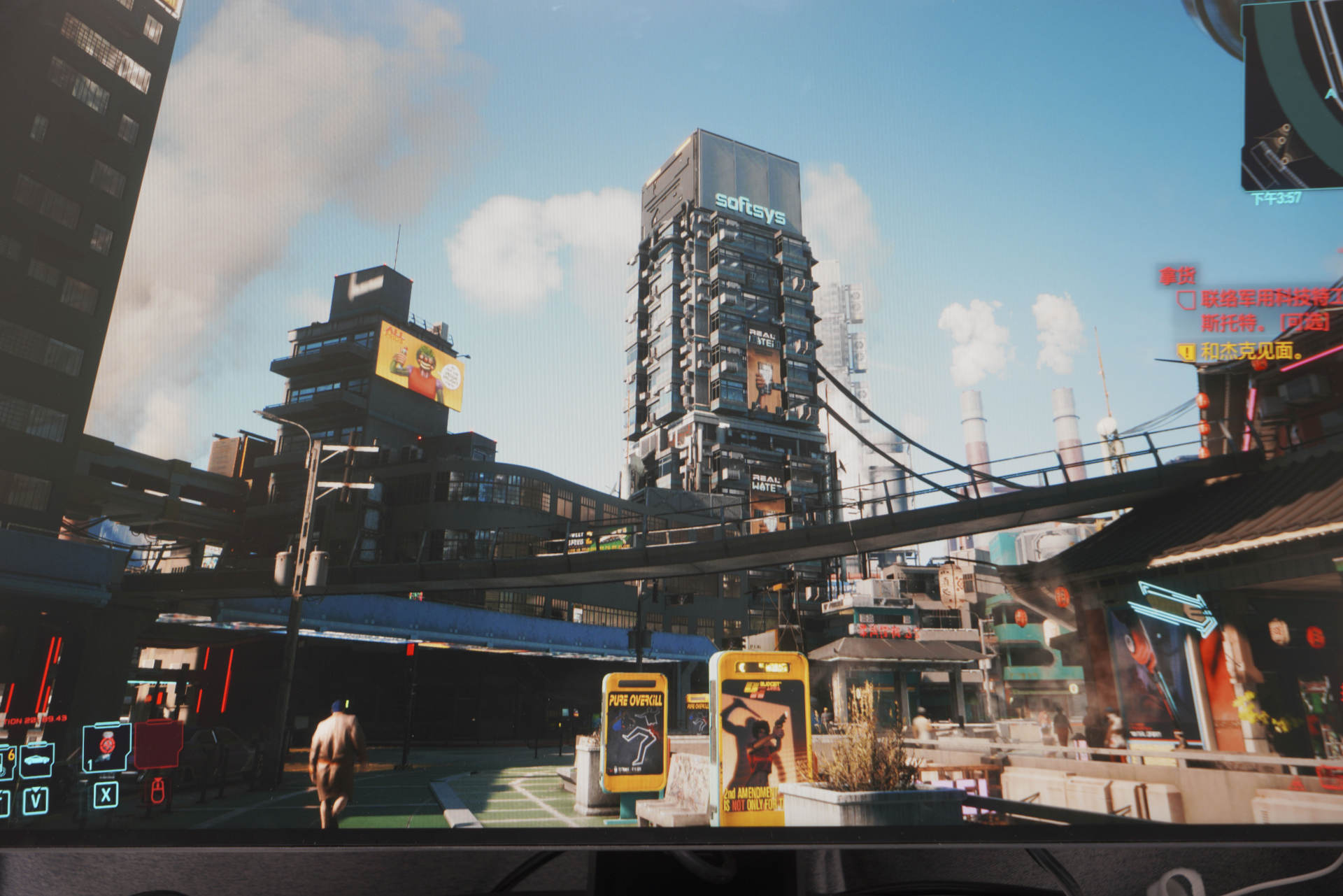The width and height of the screenshot is (1343, 896).
Task: Use the consumable inhaler quick slot
Action: (106, 747)
